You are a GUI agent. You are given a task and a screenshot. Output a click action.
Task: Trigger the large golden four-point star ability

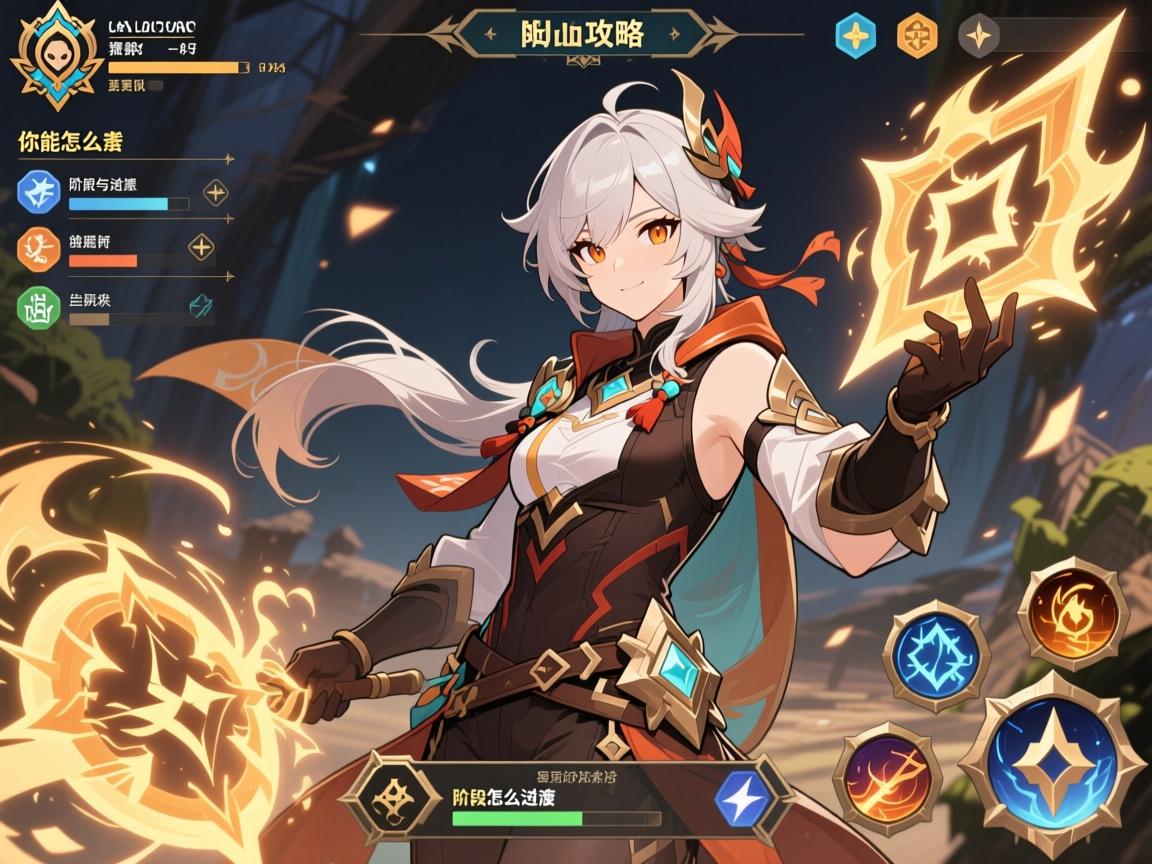(x=1050, y=762)
